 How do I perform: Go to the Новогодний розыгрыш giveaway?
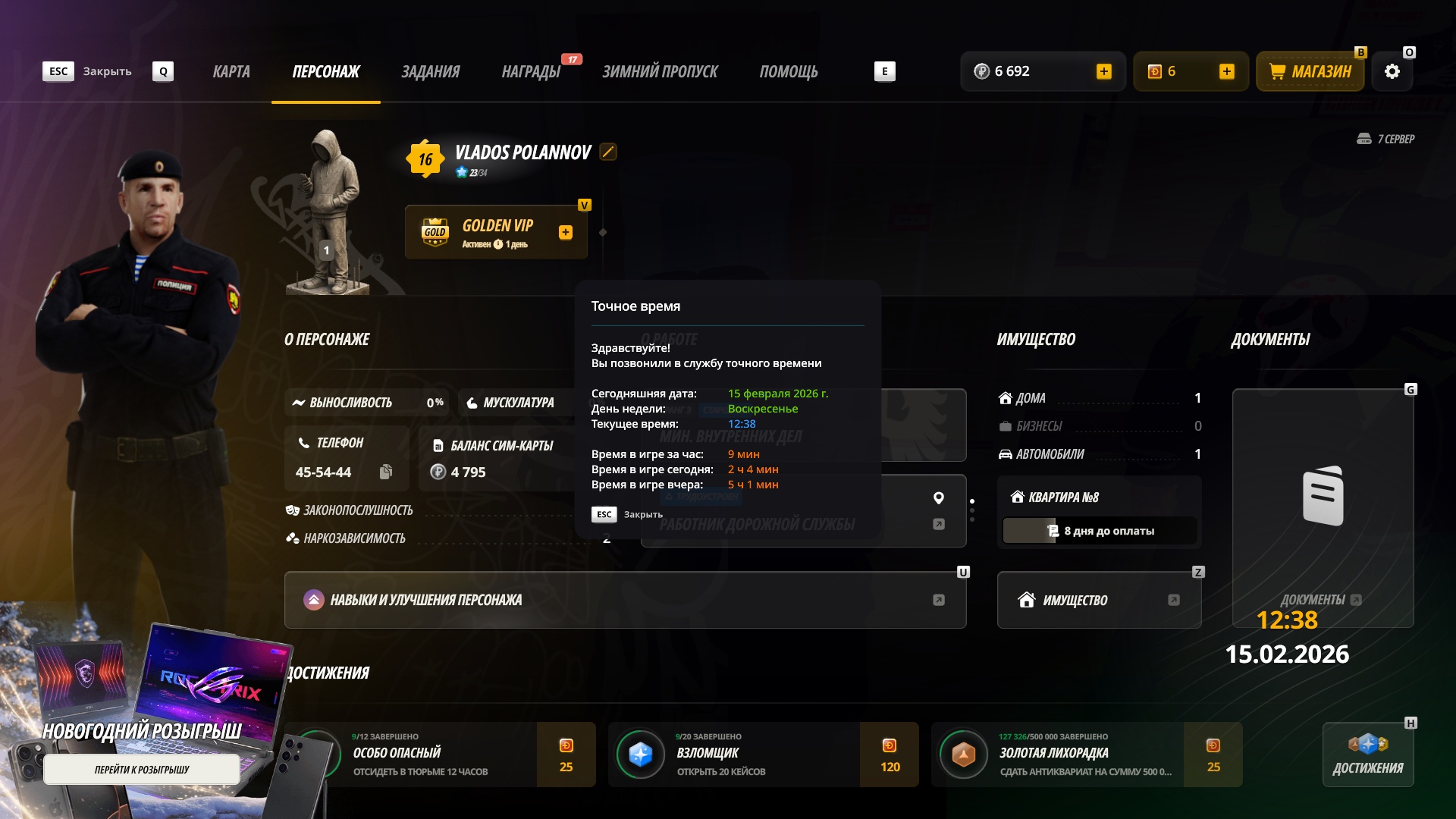tap(142, 769)
